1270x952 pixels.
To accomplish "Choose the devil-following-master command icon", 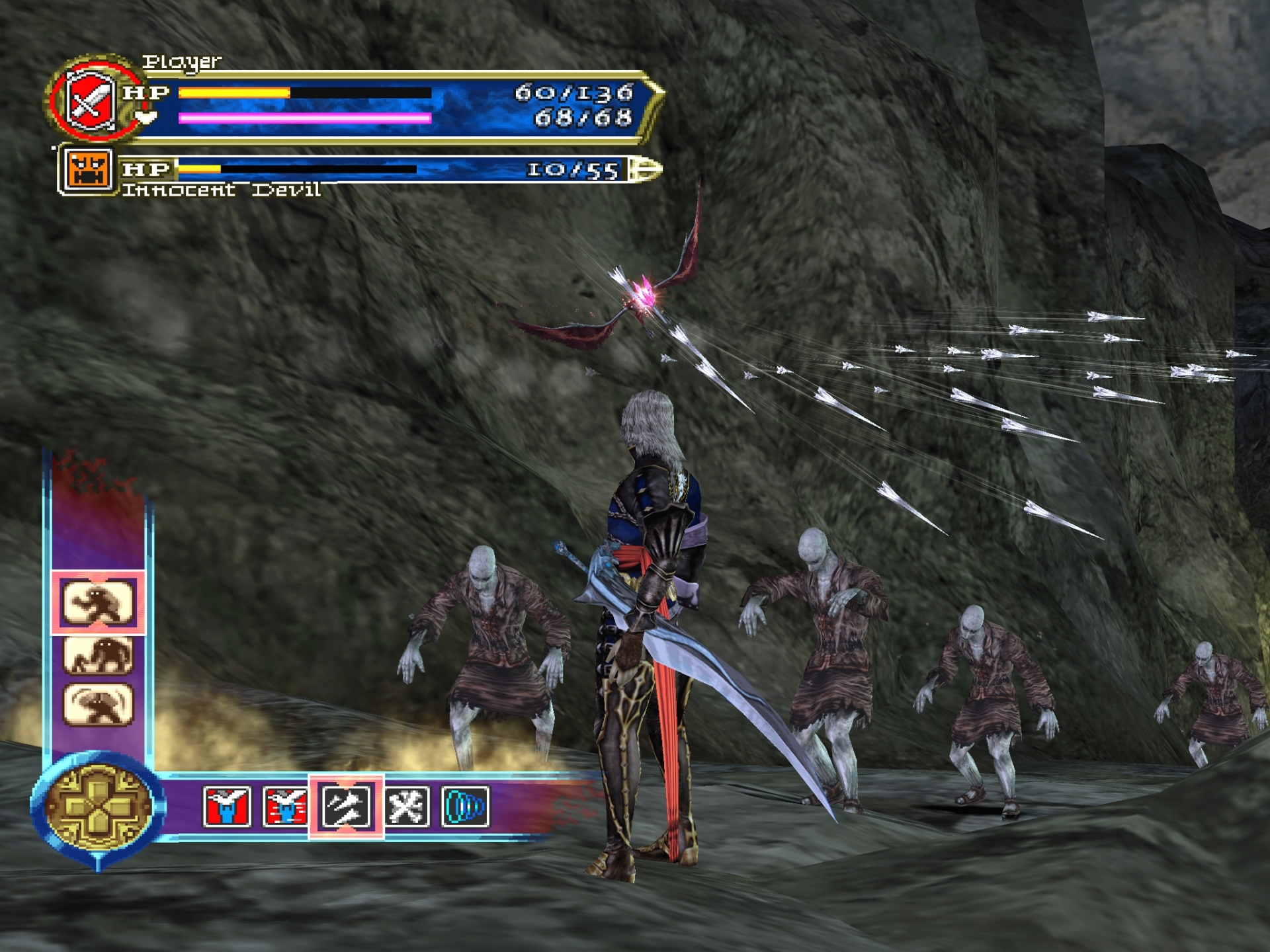I will tap(99, 654).
